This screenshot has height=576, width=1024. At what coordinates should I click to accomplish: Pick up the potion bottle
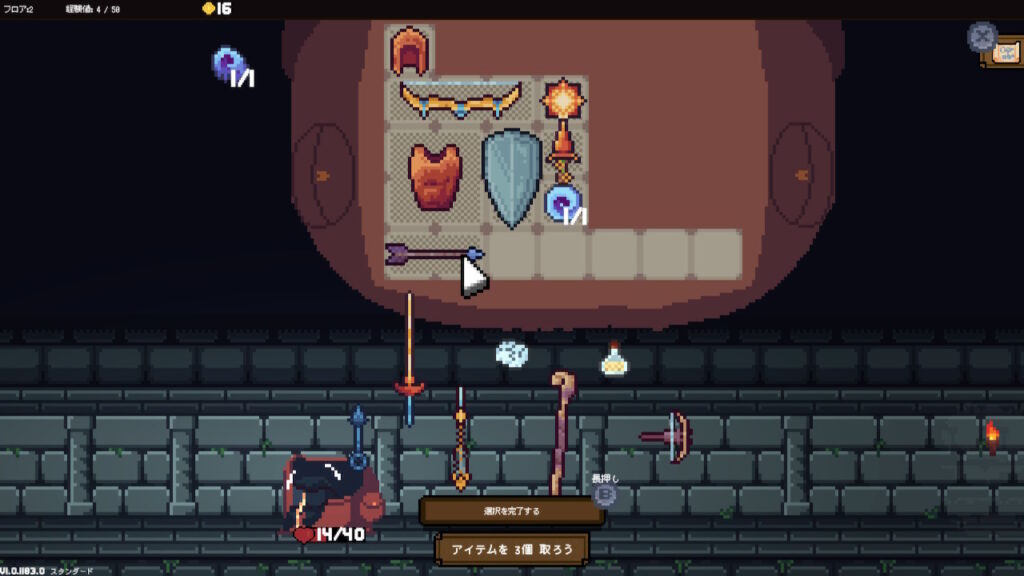click(x=613, y=360)
